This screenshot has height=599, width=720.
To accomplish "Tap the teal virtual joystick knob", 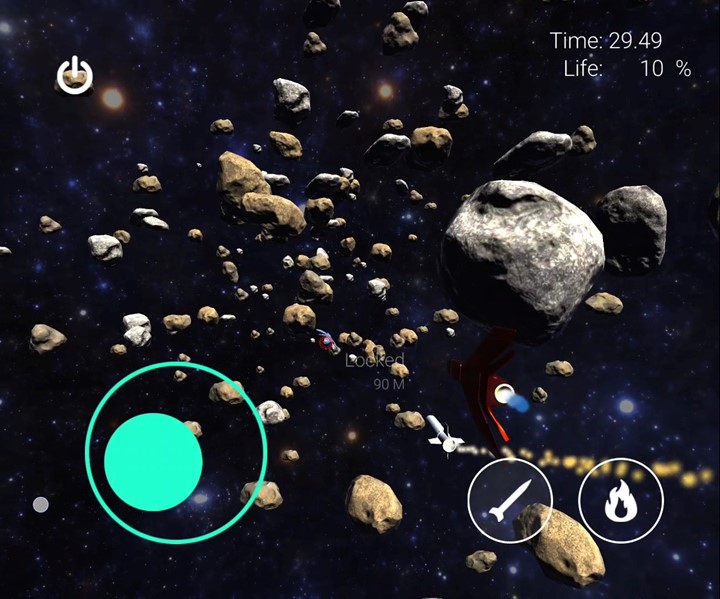I will (153, 461).
